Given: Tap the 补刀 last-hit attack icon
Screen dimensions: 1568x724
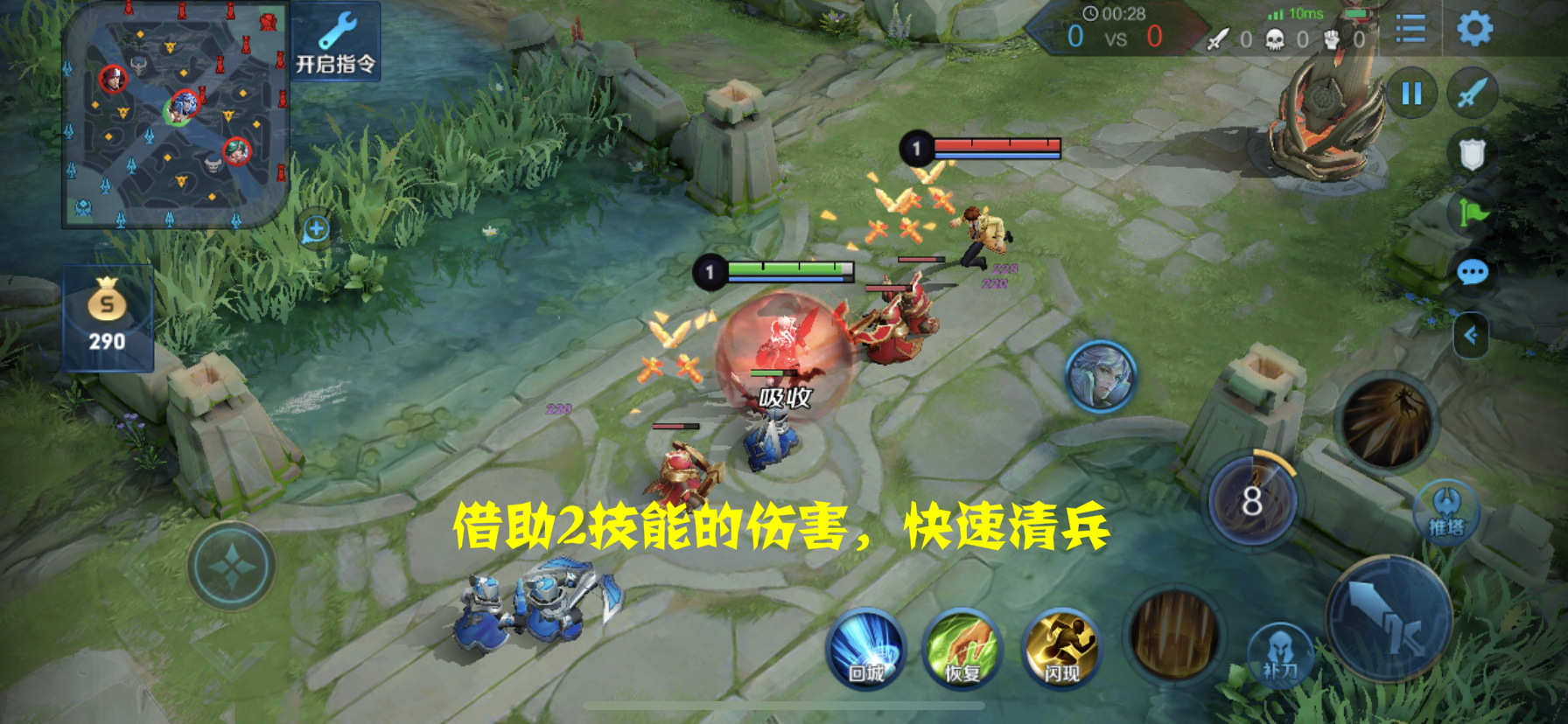Looking at the screenshot, I should (x=1280, y=651).
